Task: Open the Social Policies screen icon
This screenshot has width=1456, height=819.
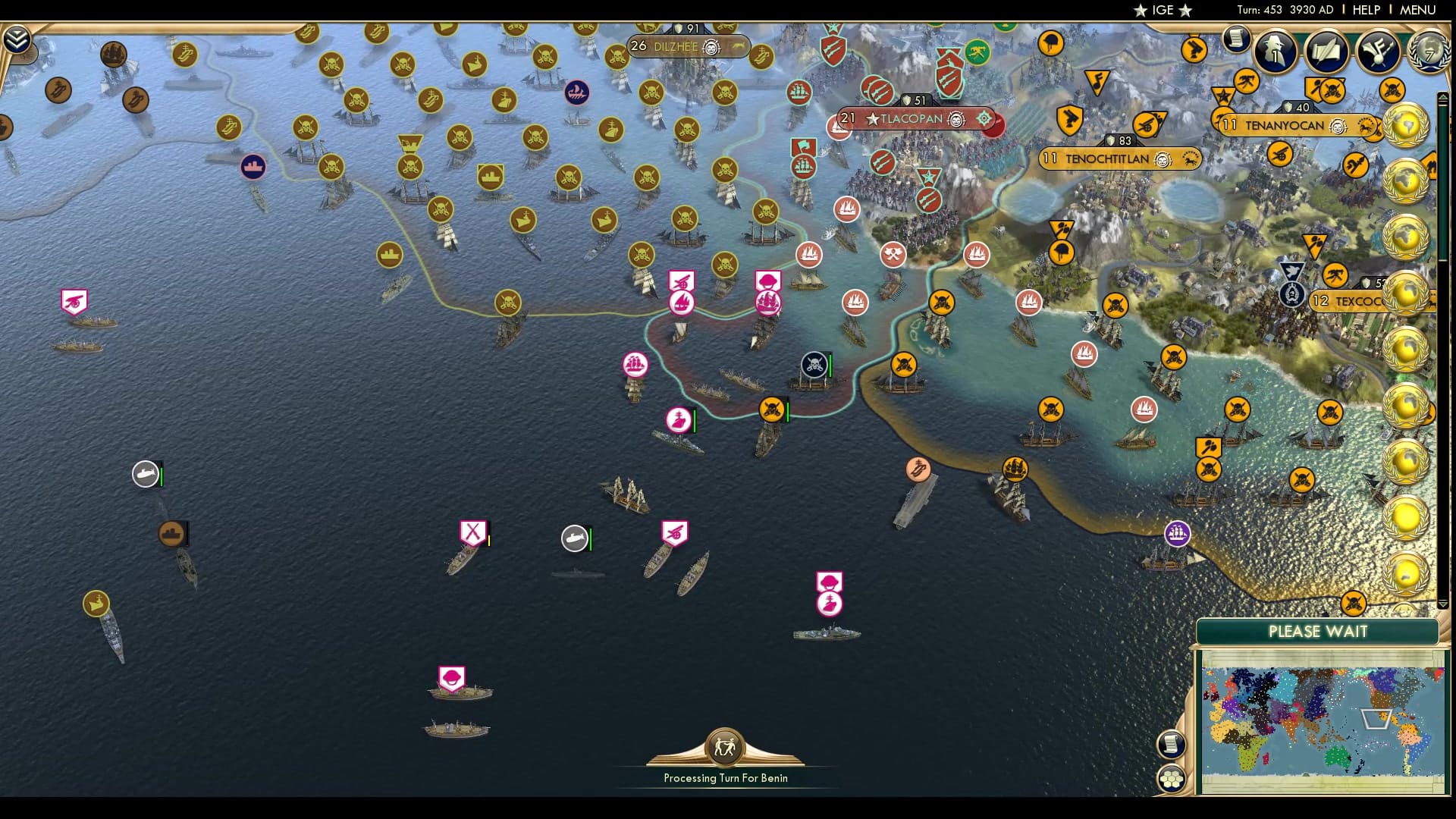Action: [x=1326, y=53]
